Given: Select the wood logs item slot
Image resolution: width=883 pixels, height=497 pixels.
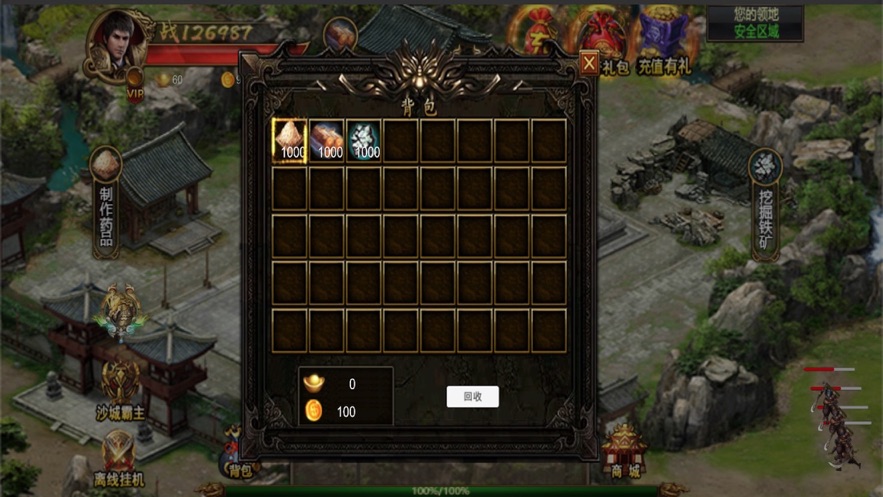Looking at the screenshot, I should click(327, 141).
